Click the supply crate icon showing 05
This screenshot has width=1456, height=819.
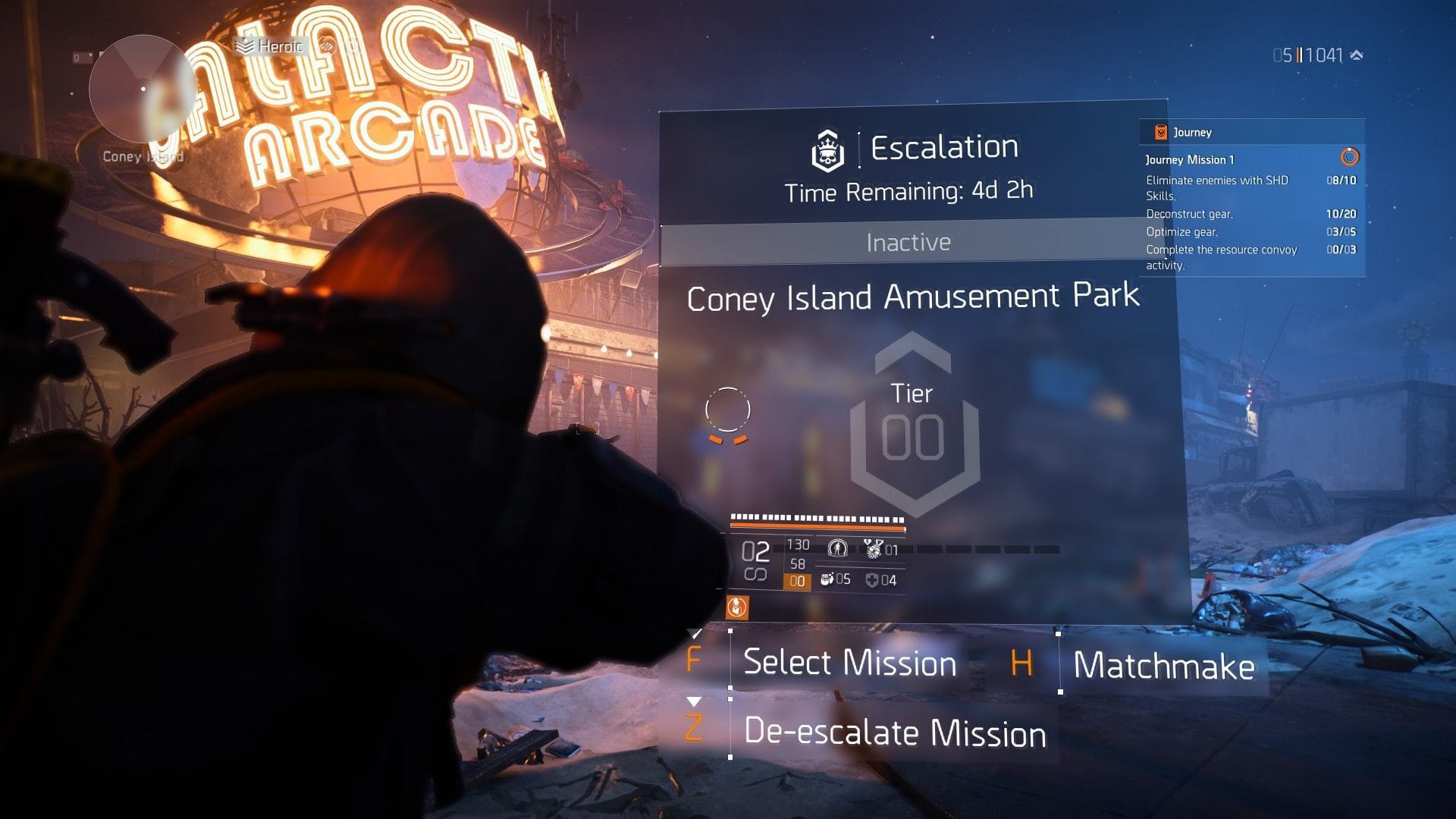coord(826,580)
